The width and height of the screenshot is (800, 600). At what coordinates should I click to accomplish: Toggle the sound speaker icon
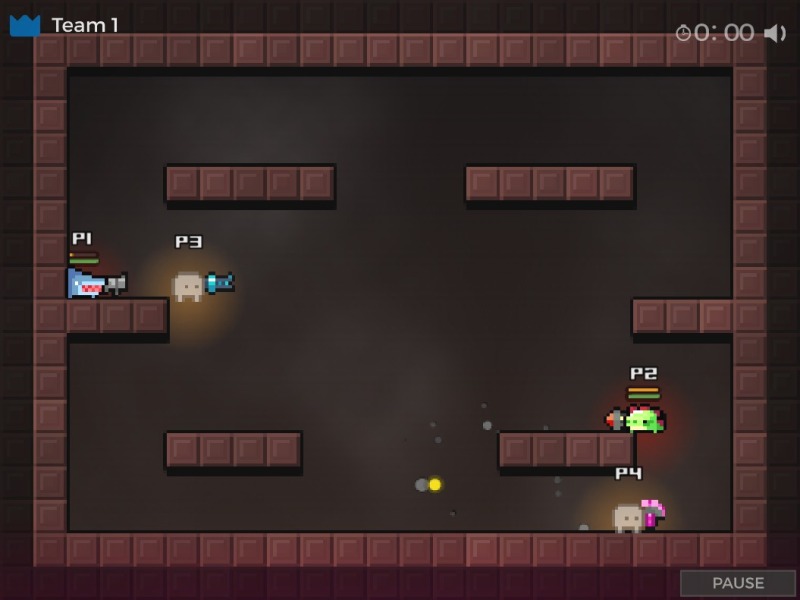775,33
